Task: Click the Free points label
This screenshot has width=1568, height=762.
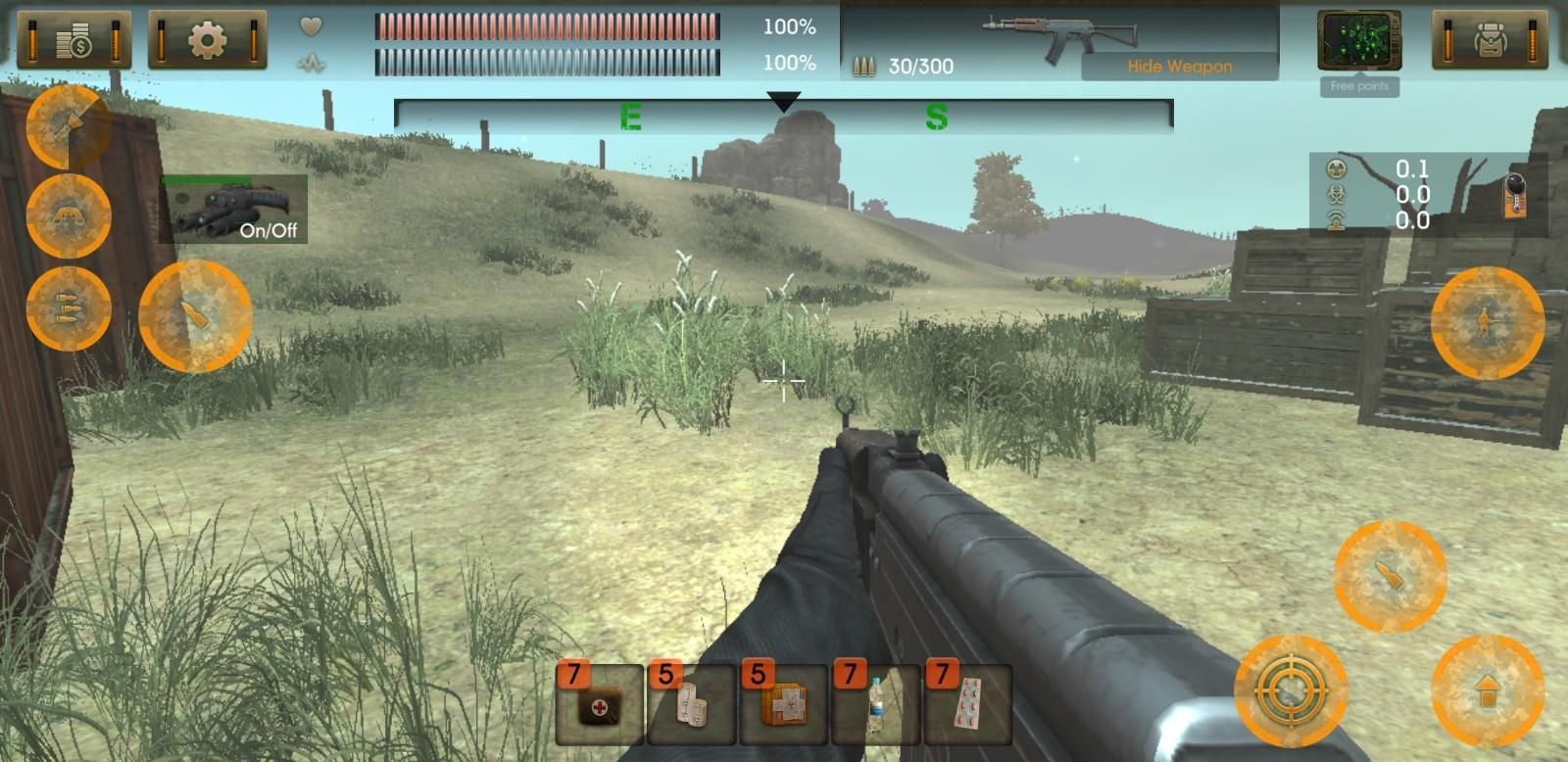Action: pos(1359,86)
